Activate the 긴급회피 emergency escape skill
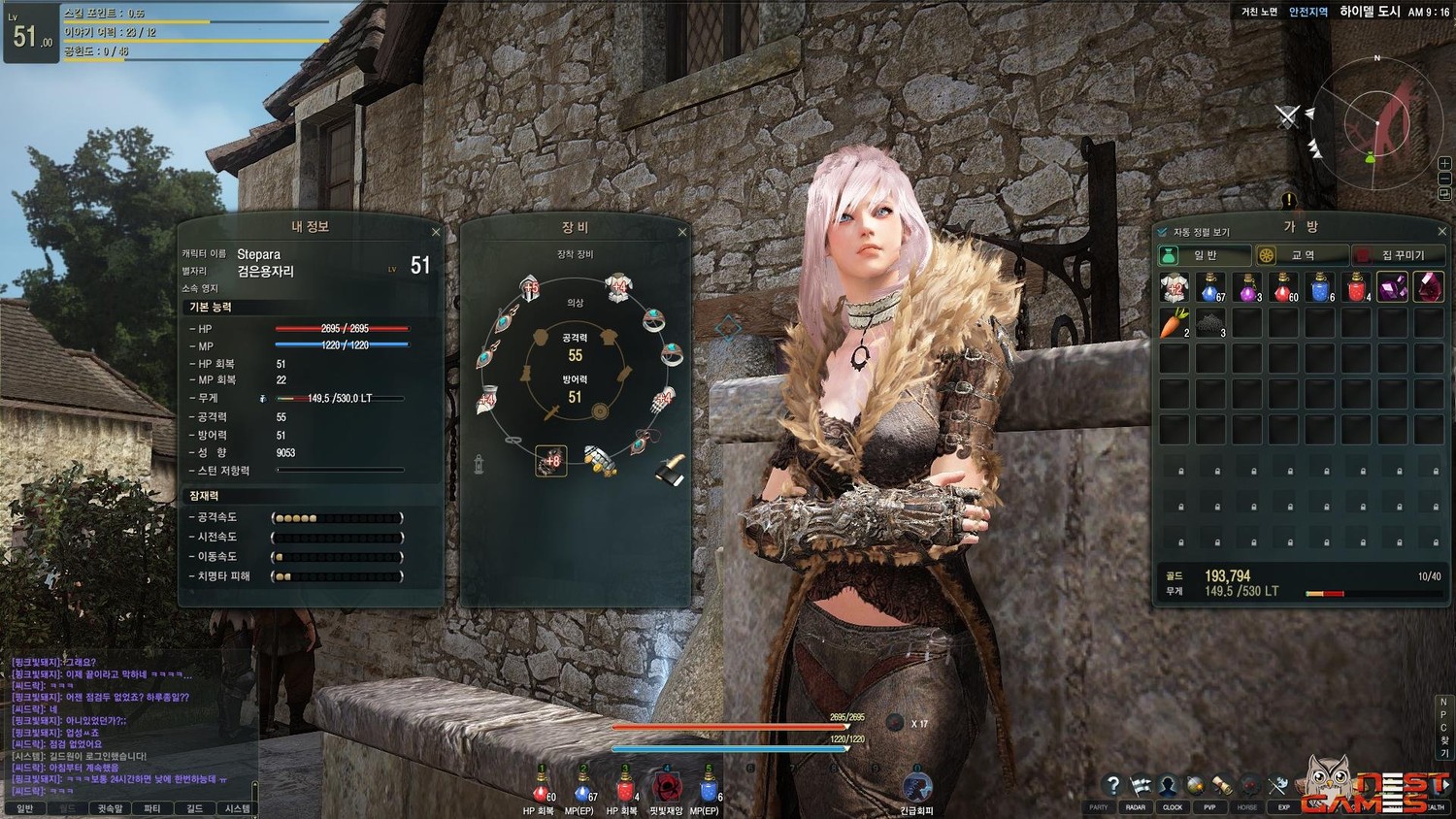The width and height of the screenshot is (1456, 819). pos(916,786)
